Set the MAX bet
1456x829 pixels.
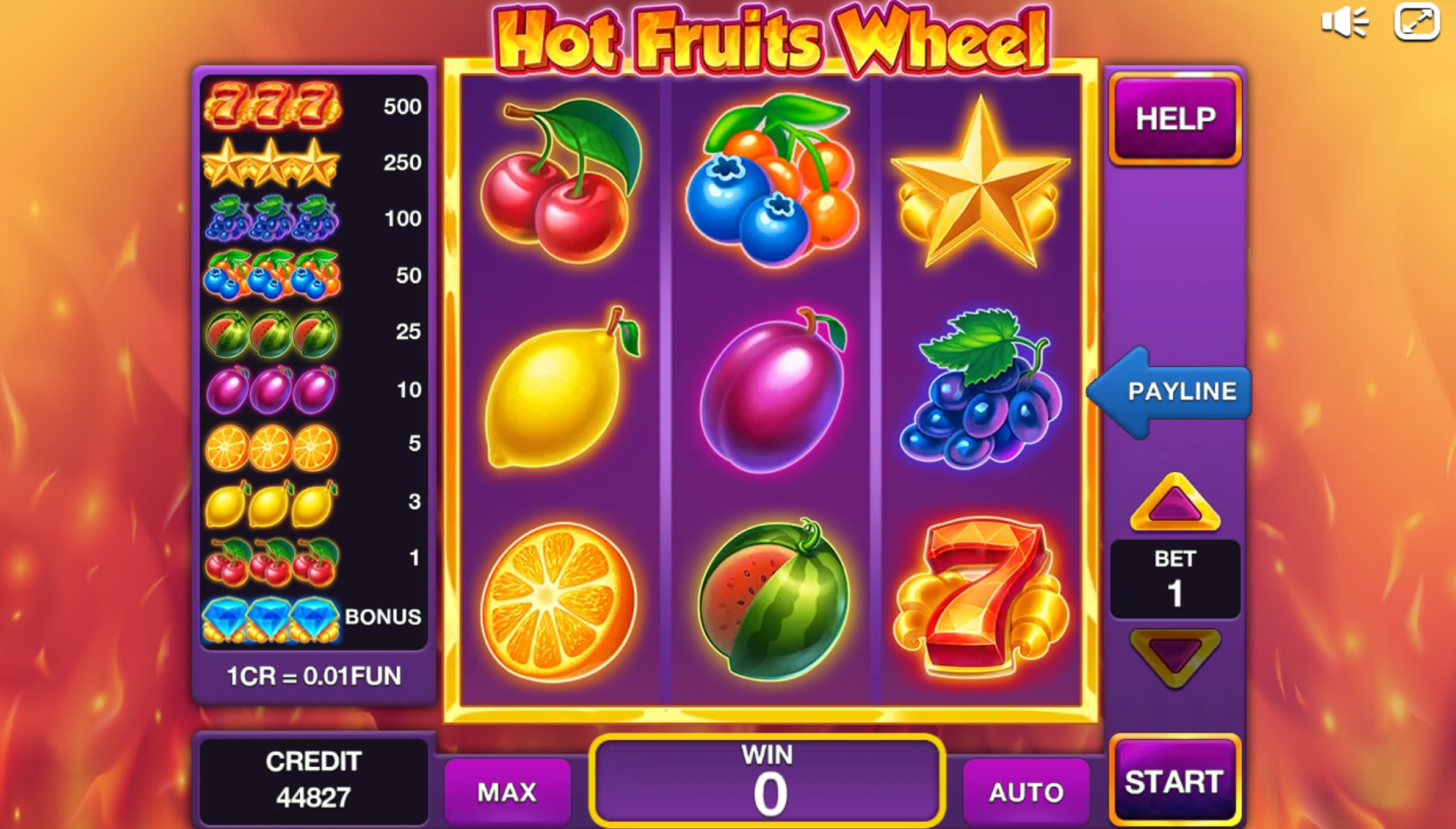(x=507, y=792)
